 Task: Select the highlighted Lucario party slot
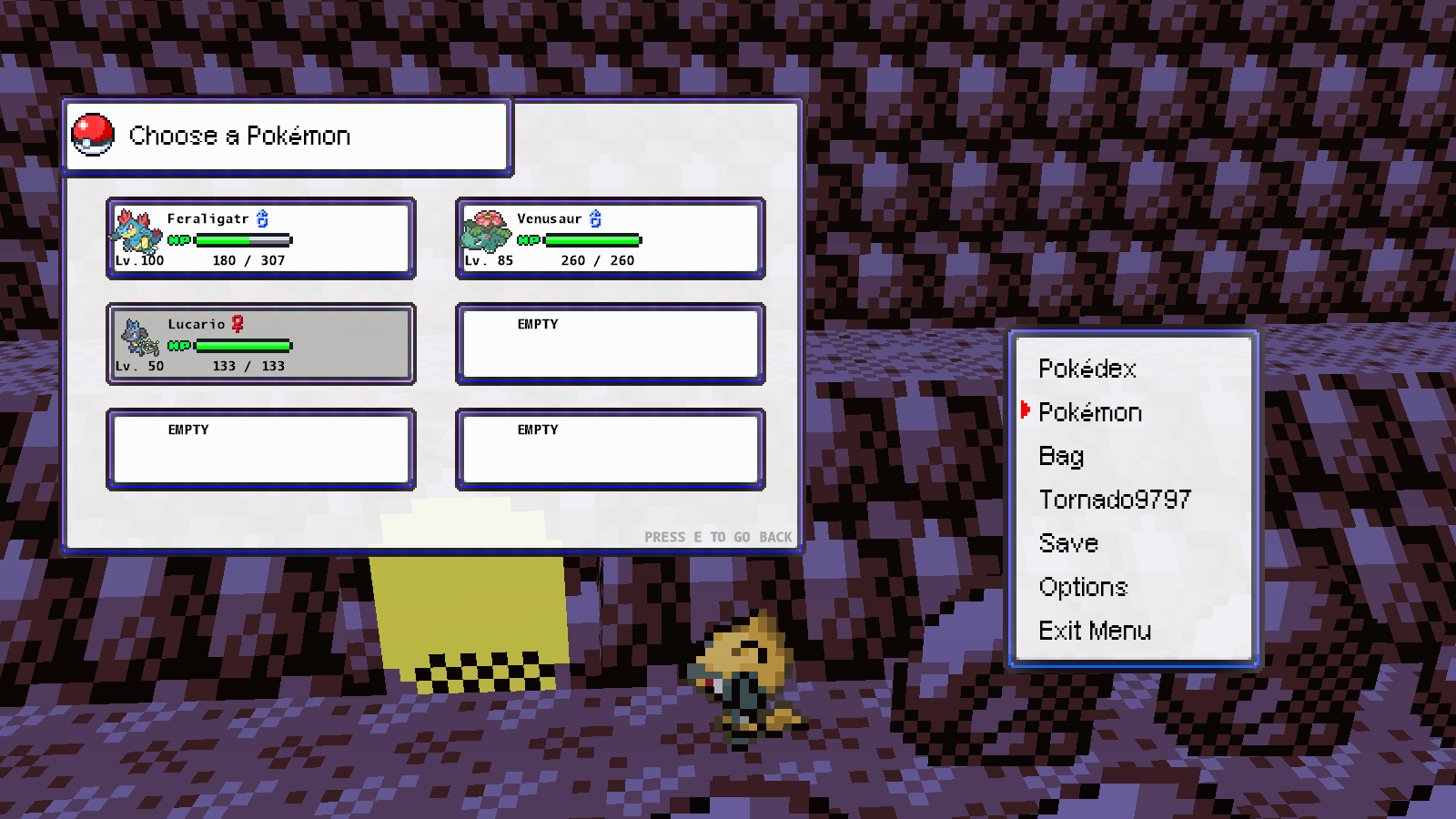(x=261, y=344)
